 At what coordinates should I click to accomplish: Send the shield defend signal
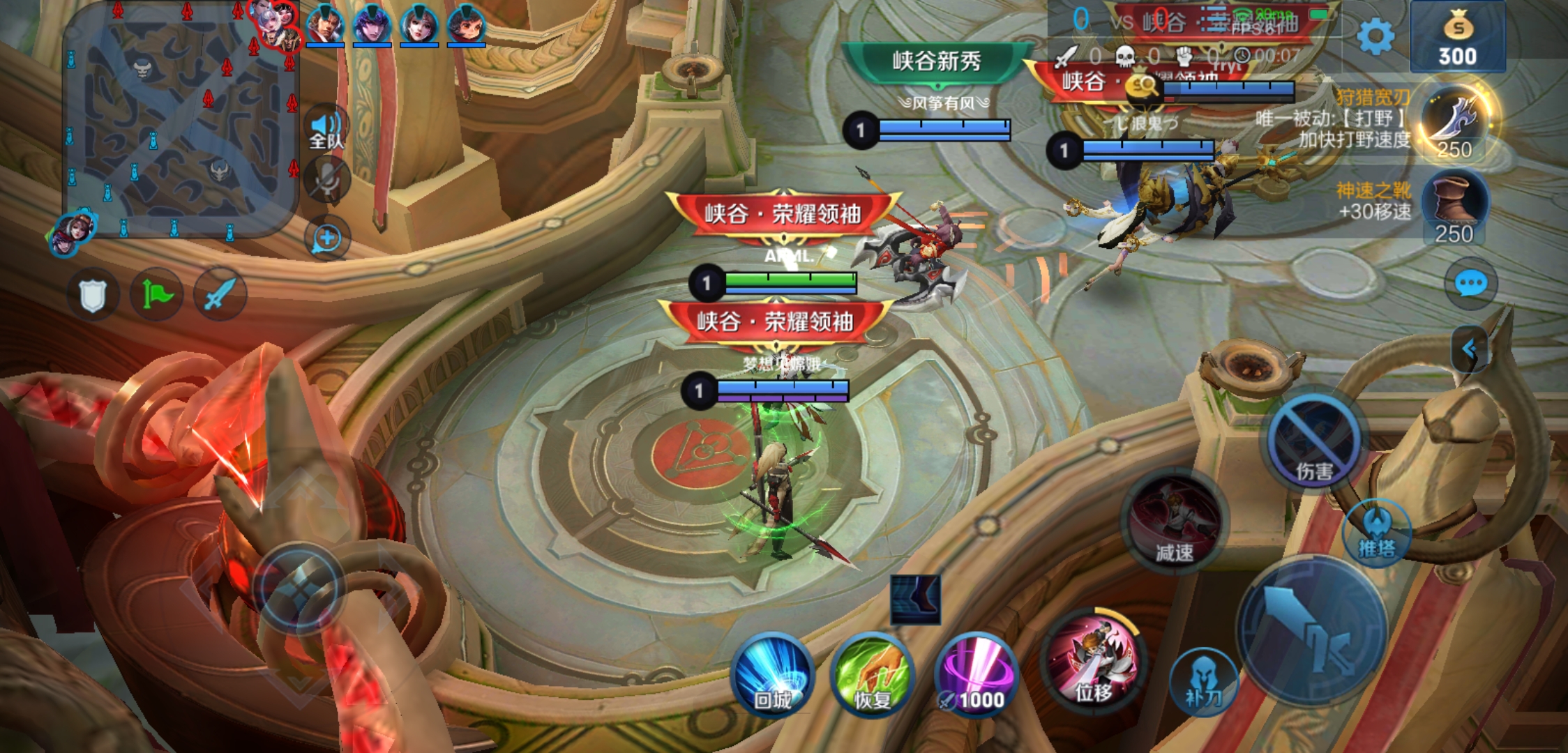click(93, 296)
